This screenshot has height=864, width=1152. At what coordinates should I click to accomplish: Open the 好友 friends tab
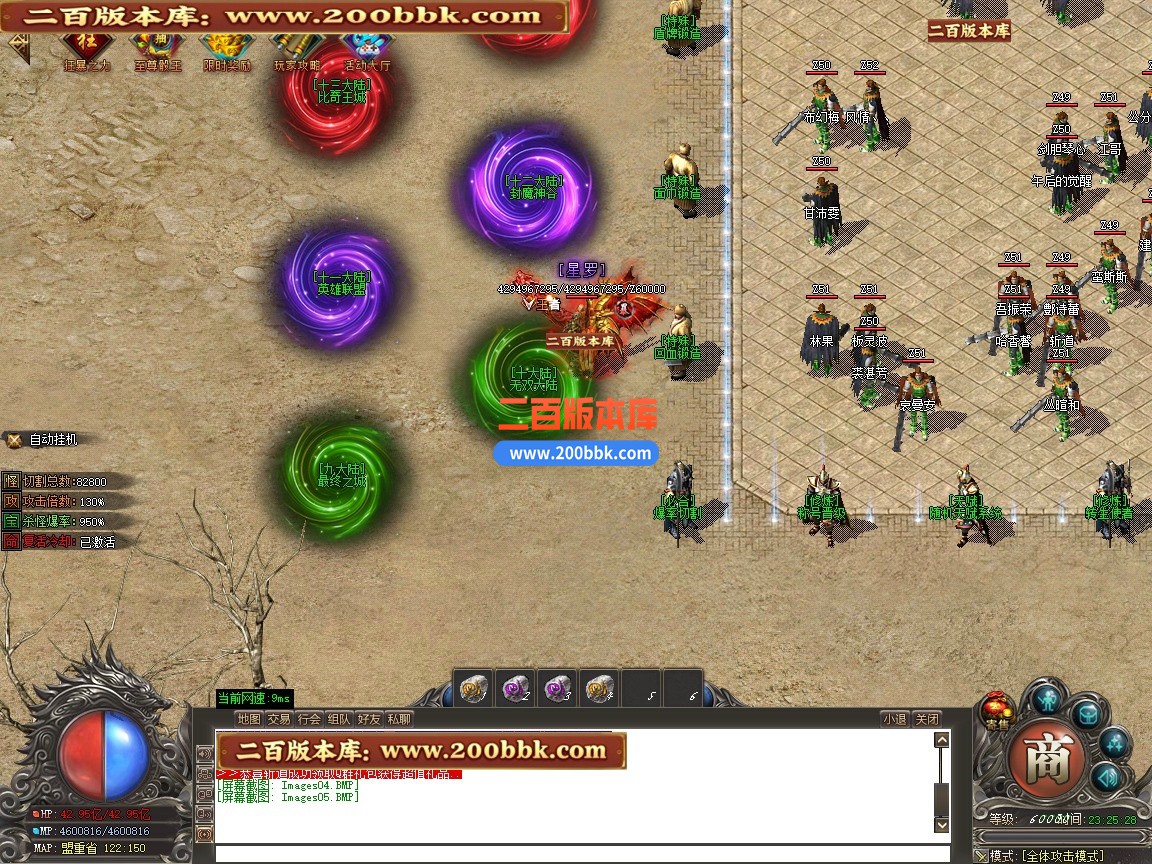369,718
